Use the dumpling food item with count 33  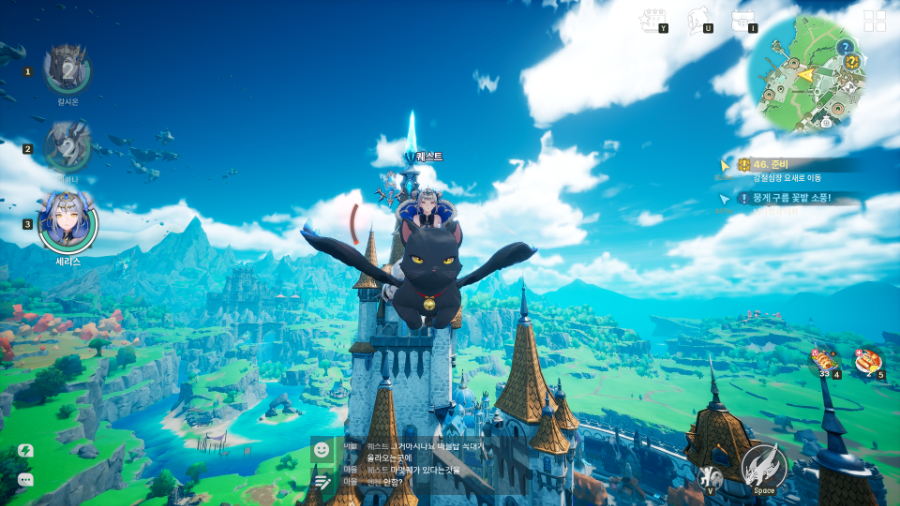pos(825,361)
